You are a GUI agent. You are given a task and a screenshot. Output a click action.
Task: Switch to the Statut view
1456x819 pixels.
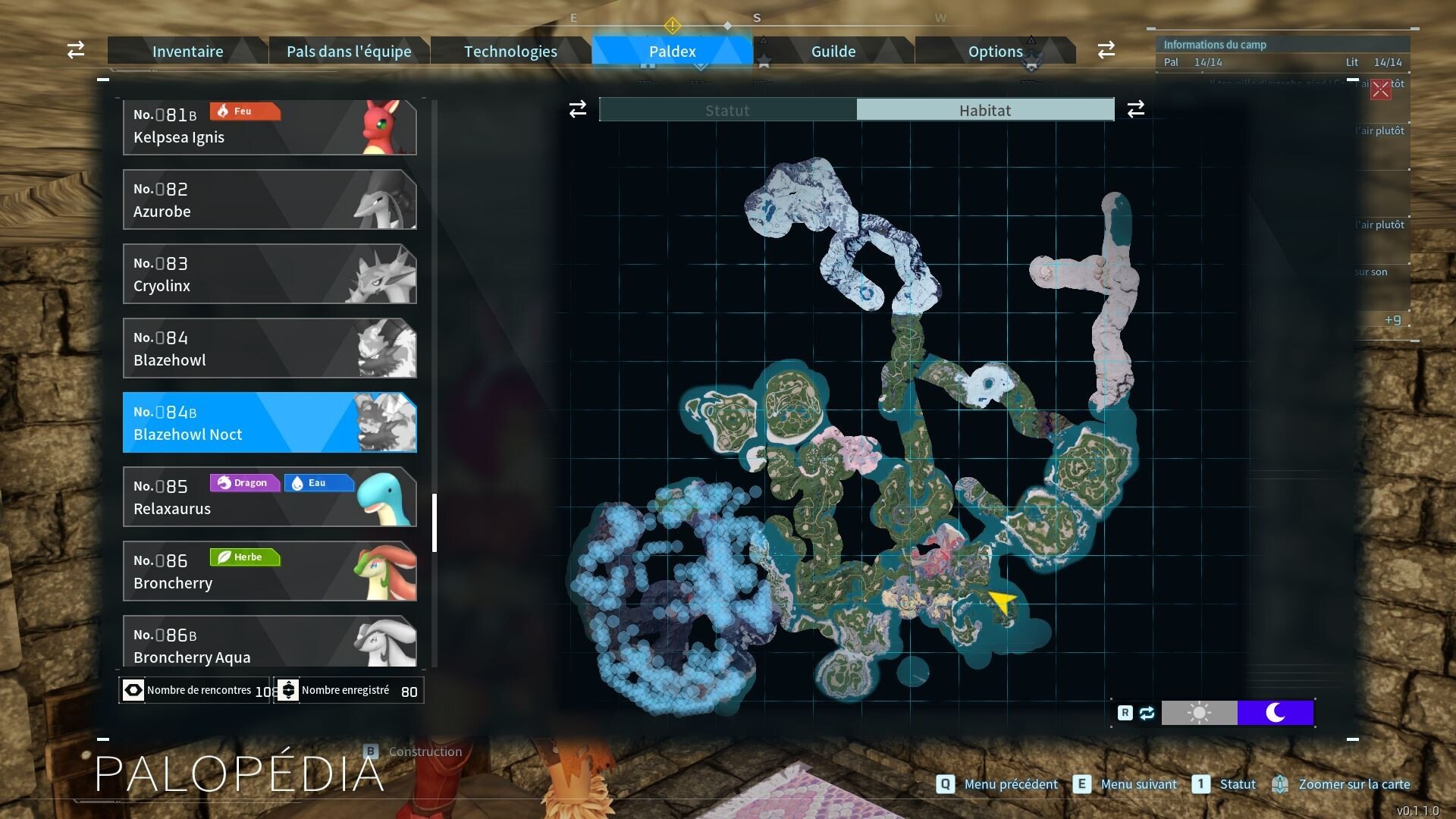click(727, 110)
